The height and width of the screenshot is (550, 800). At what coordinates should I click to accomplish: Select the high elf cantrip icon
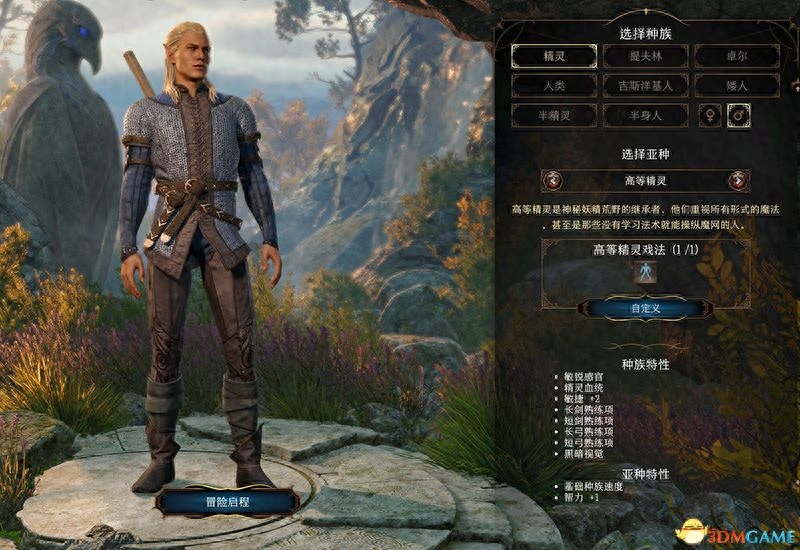click(645, 272)
